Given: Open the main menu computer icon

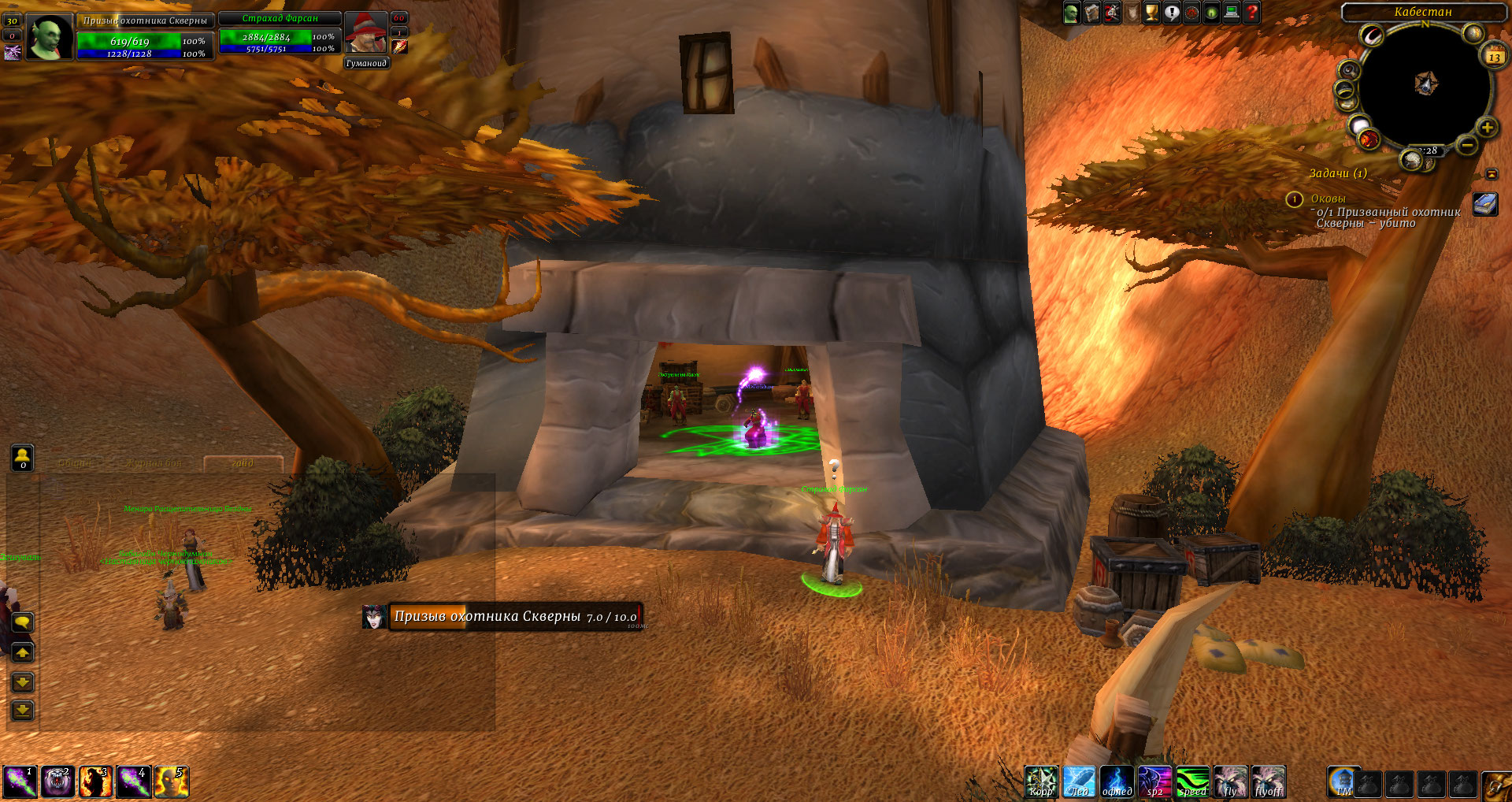Looking at the screenshot, I should click(1232, 13).
